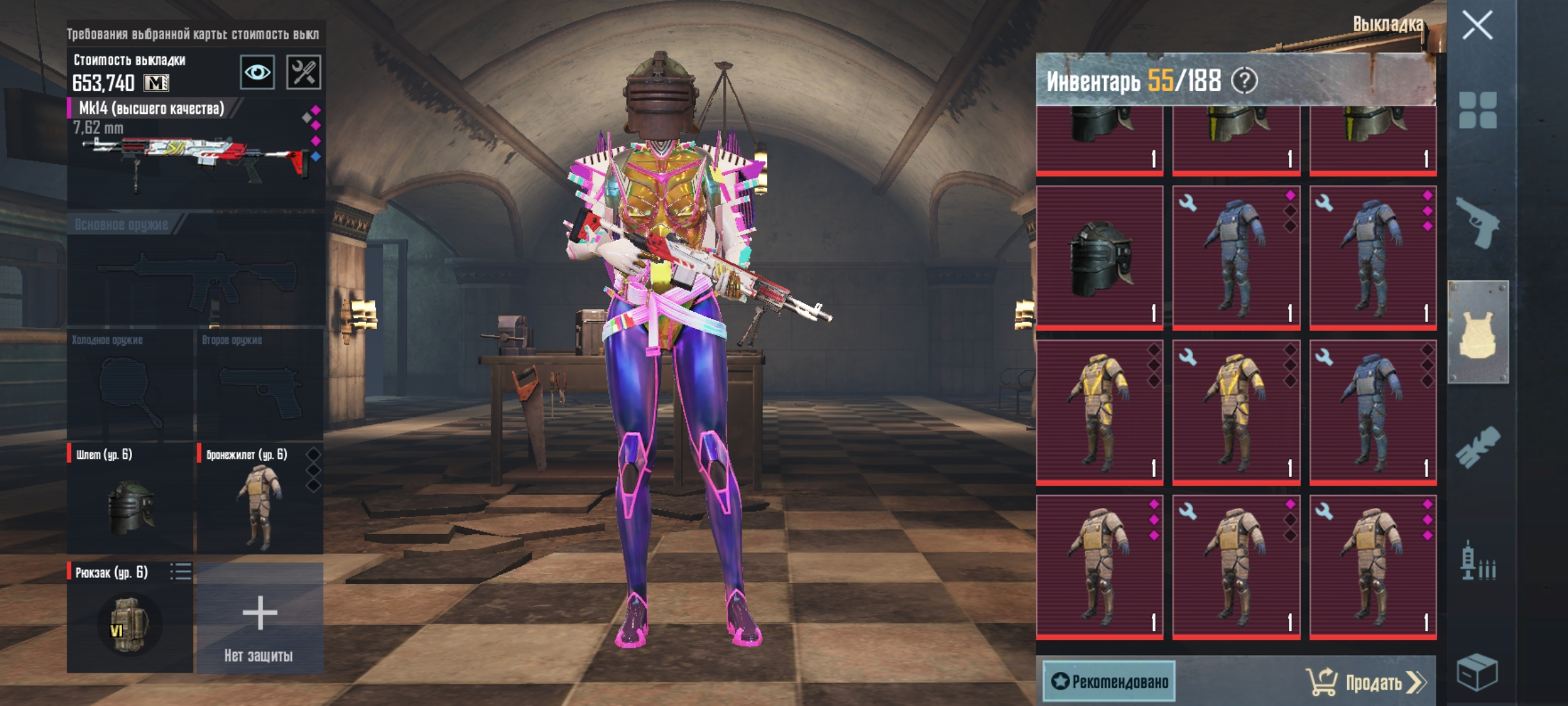Toggle the eye visibility button

pyautogui.click(x=257, y=73)
